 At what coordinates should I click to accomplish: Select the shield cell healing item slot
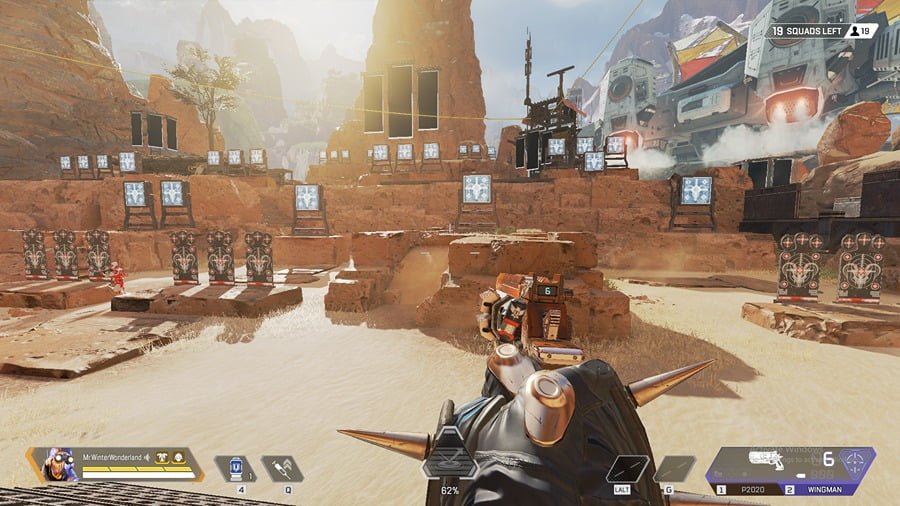235,468
